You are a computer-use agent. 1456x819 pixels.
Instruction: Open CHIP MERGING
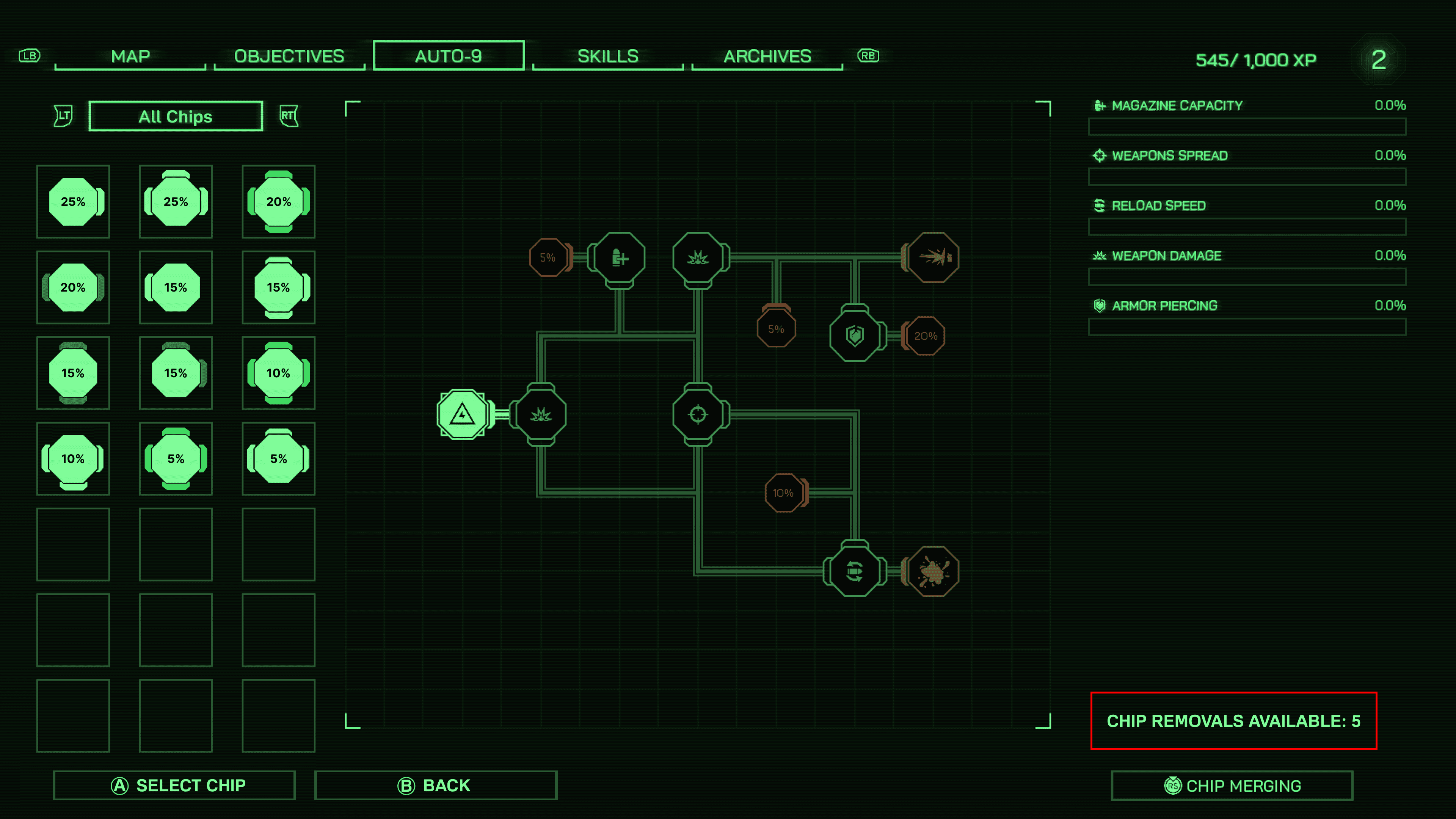(1232, 786)
